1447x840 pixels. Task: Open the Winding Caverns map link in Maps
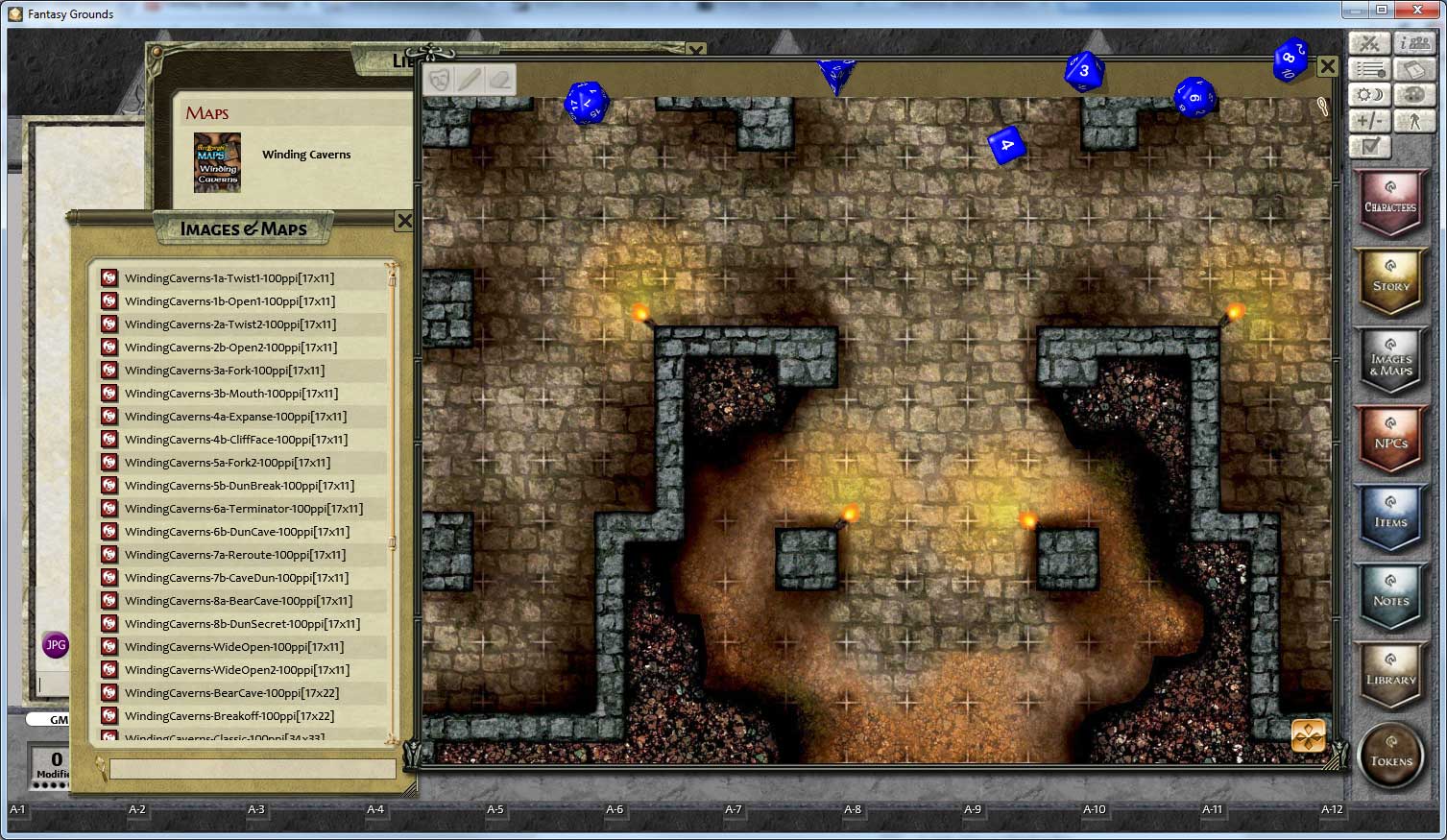click(x=306, y=154)
